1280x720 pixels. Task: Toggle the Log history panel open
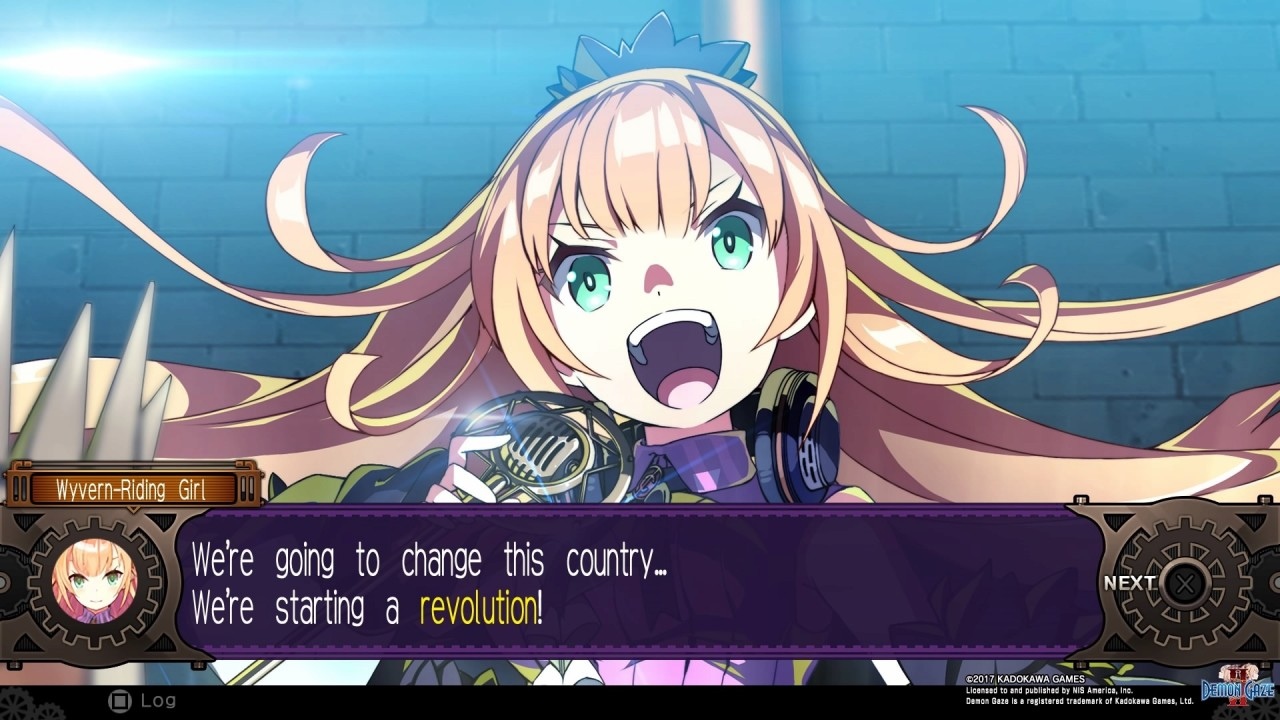point(140,699)
